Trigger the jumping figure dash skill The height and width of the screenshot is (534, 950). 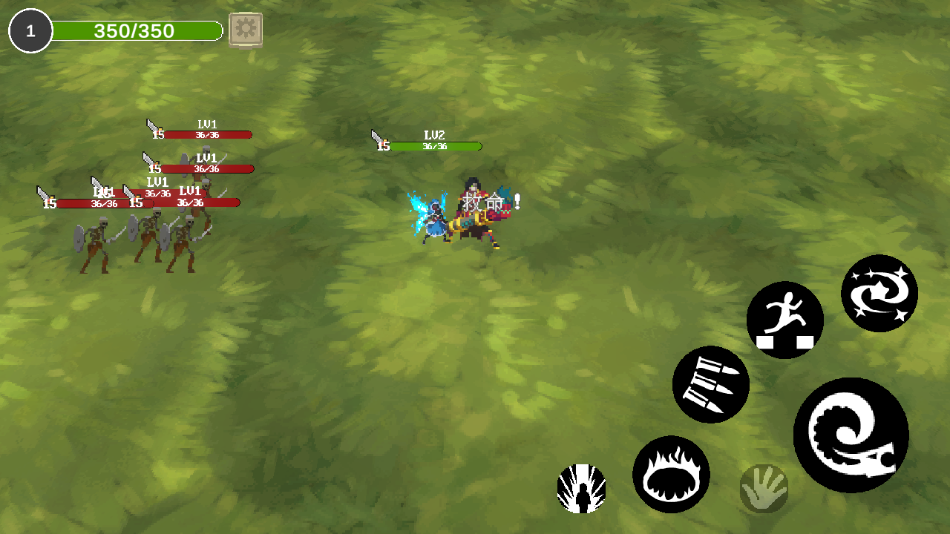[x=785, y=320]
